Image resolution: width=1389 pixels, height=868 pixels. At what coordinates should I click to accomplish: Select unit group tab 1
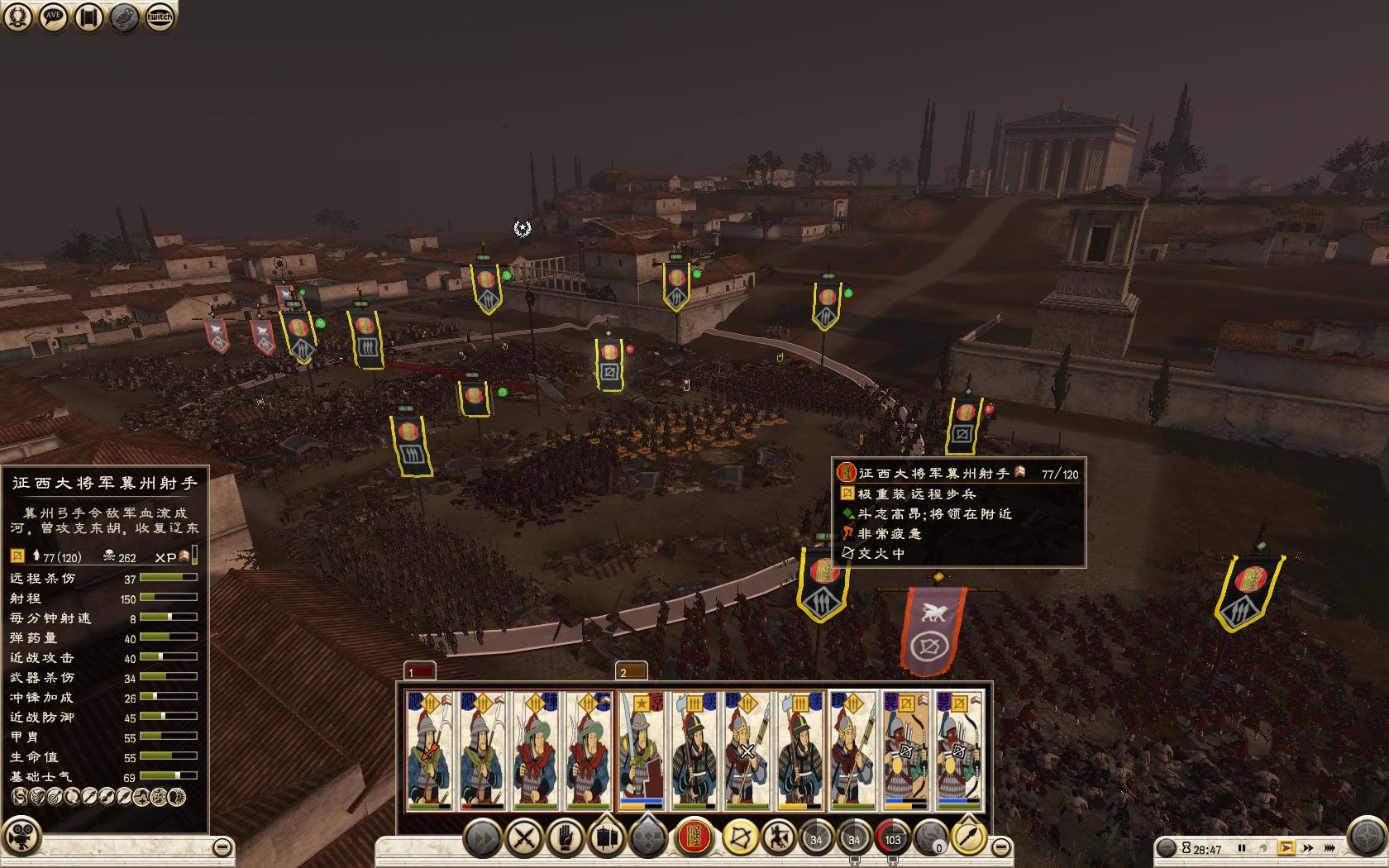pos(419,670)
